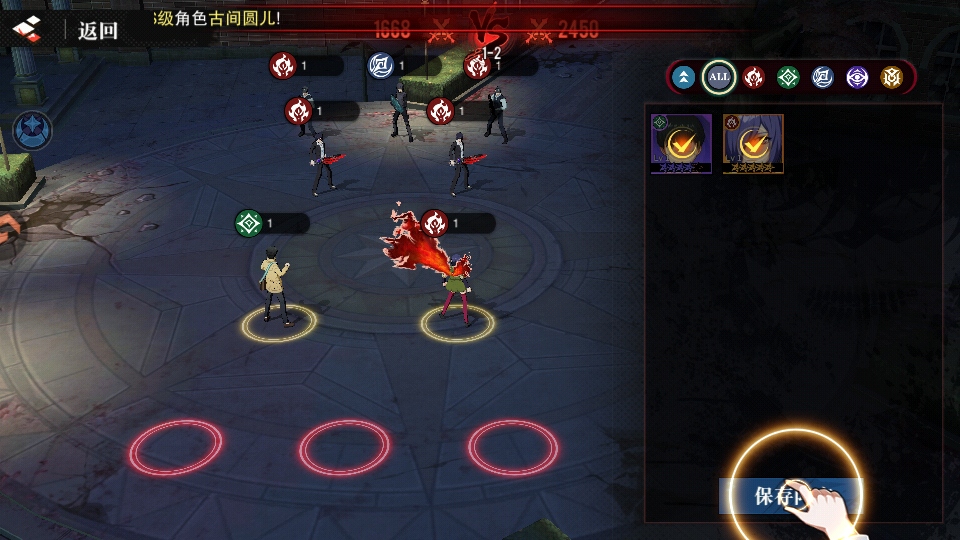This screenshot has width=960, height=540.
Task: Select the blue double-arrow sort filter
Action: (x=684, y=77)
